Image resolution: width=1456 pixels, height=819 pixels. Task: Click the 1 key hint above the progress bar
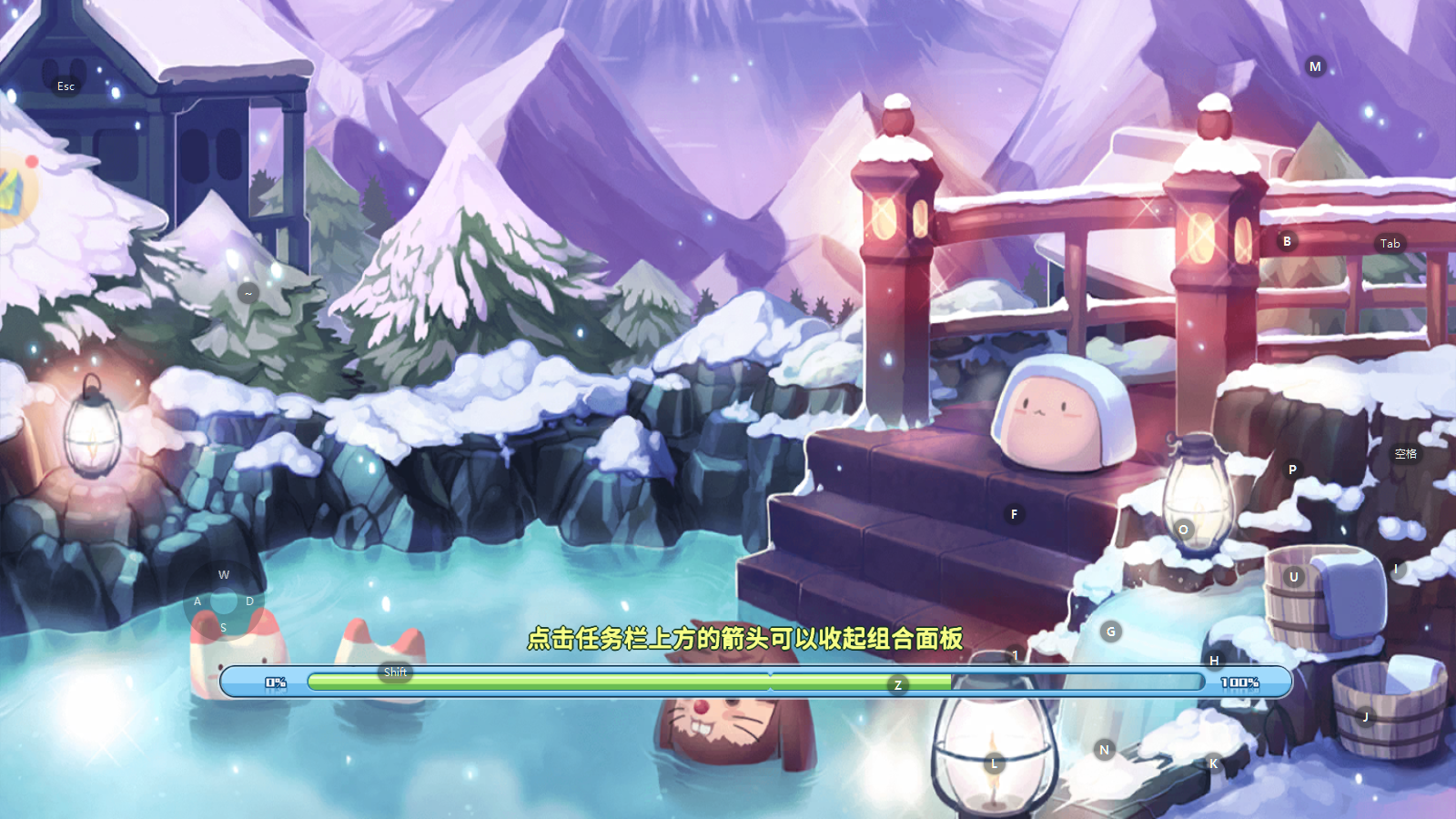click(x=1015, y=654)
